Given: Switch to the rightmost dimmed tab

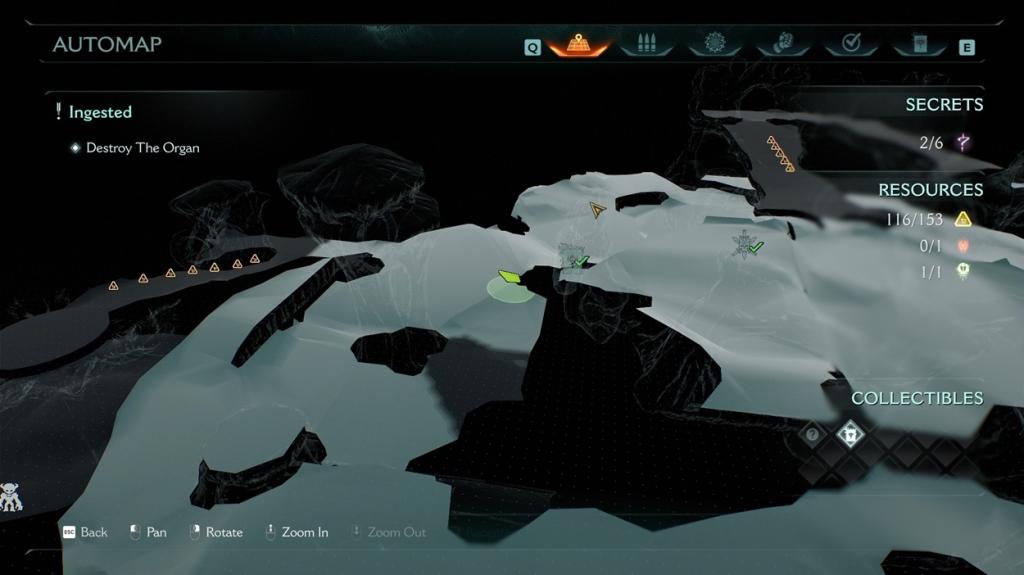Looking at the screenshot, I should [x=919, y=44].
